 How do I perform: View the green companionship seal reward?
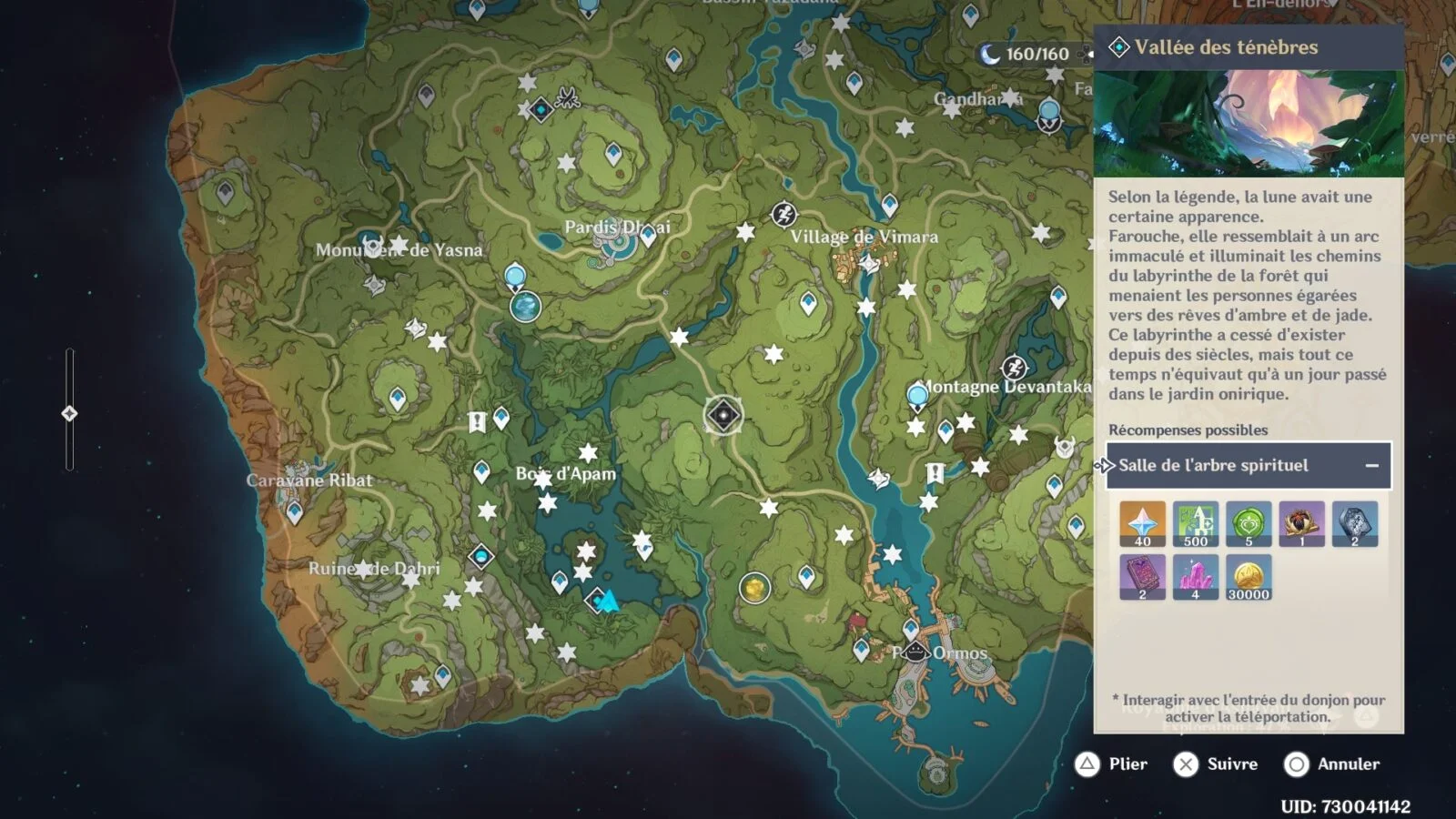[x=1249, y=523]
